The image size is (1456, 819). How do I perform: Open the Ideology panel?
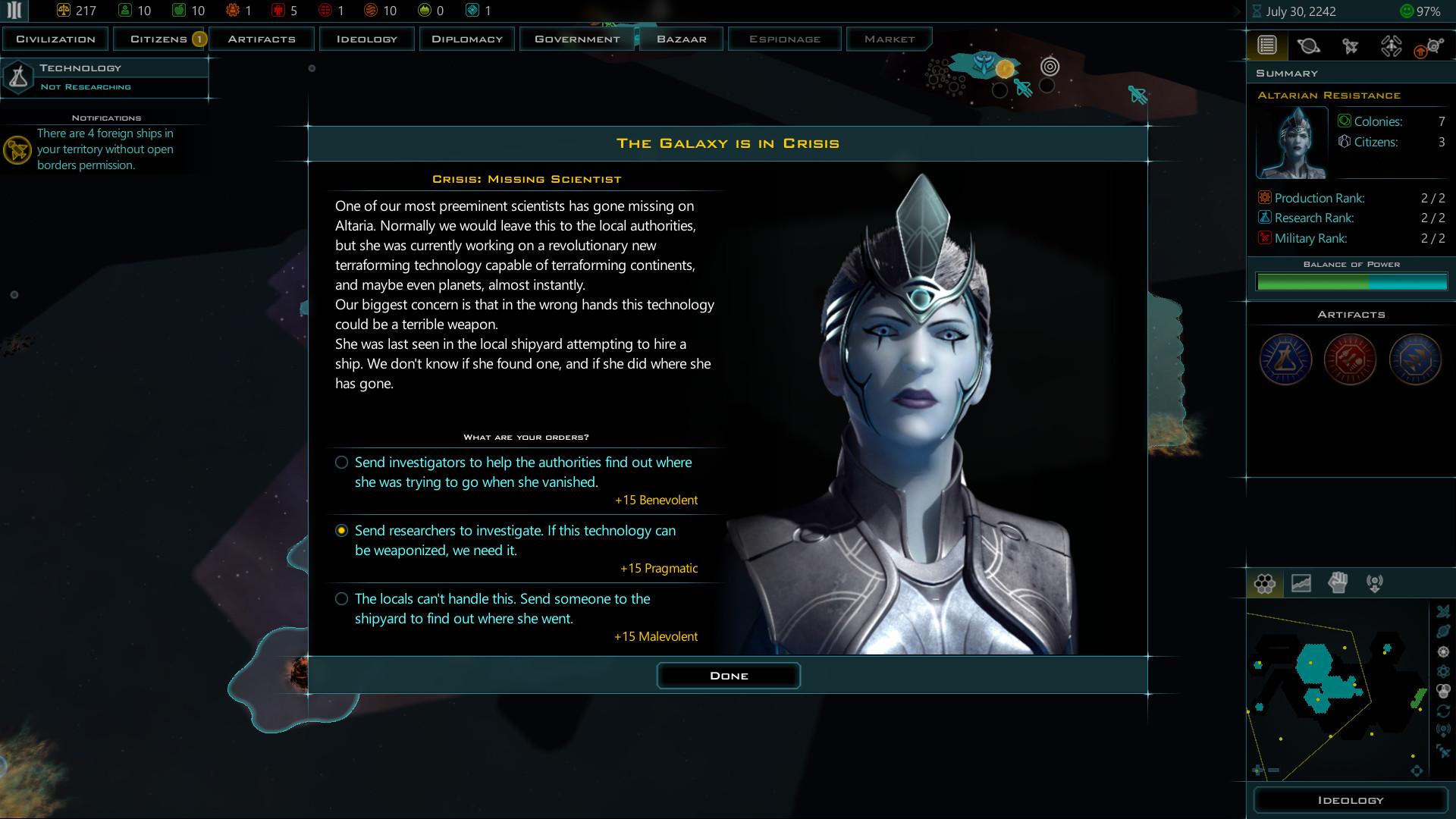pyautogui.click(x=1351, y=799)
